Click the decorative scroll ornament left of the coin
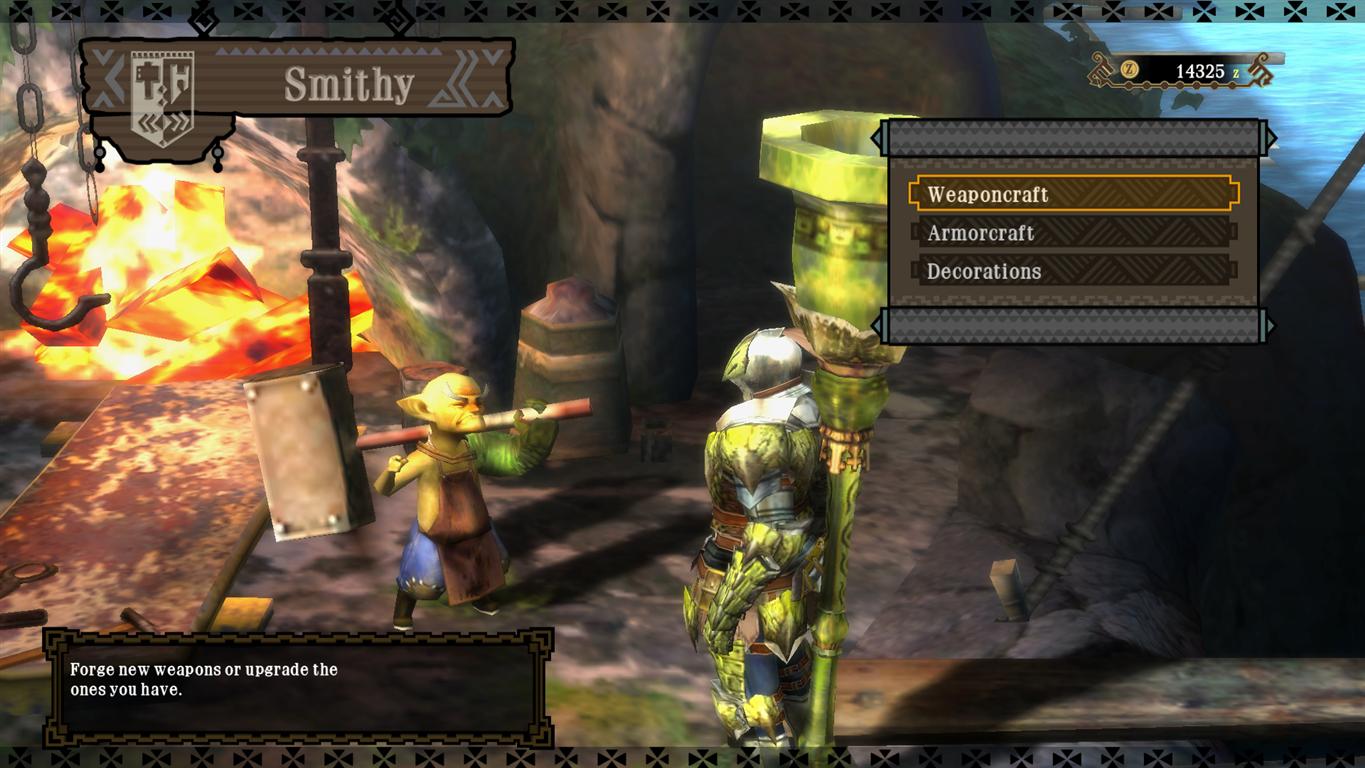The width and height of the screenshot is (1365, 768). tap(1100, 70)
